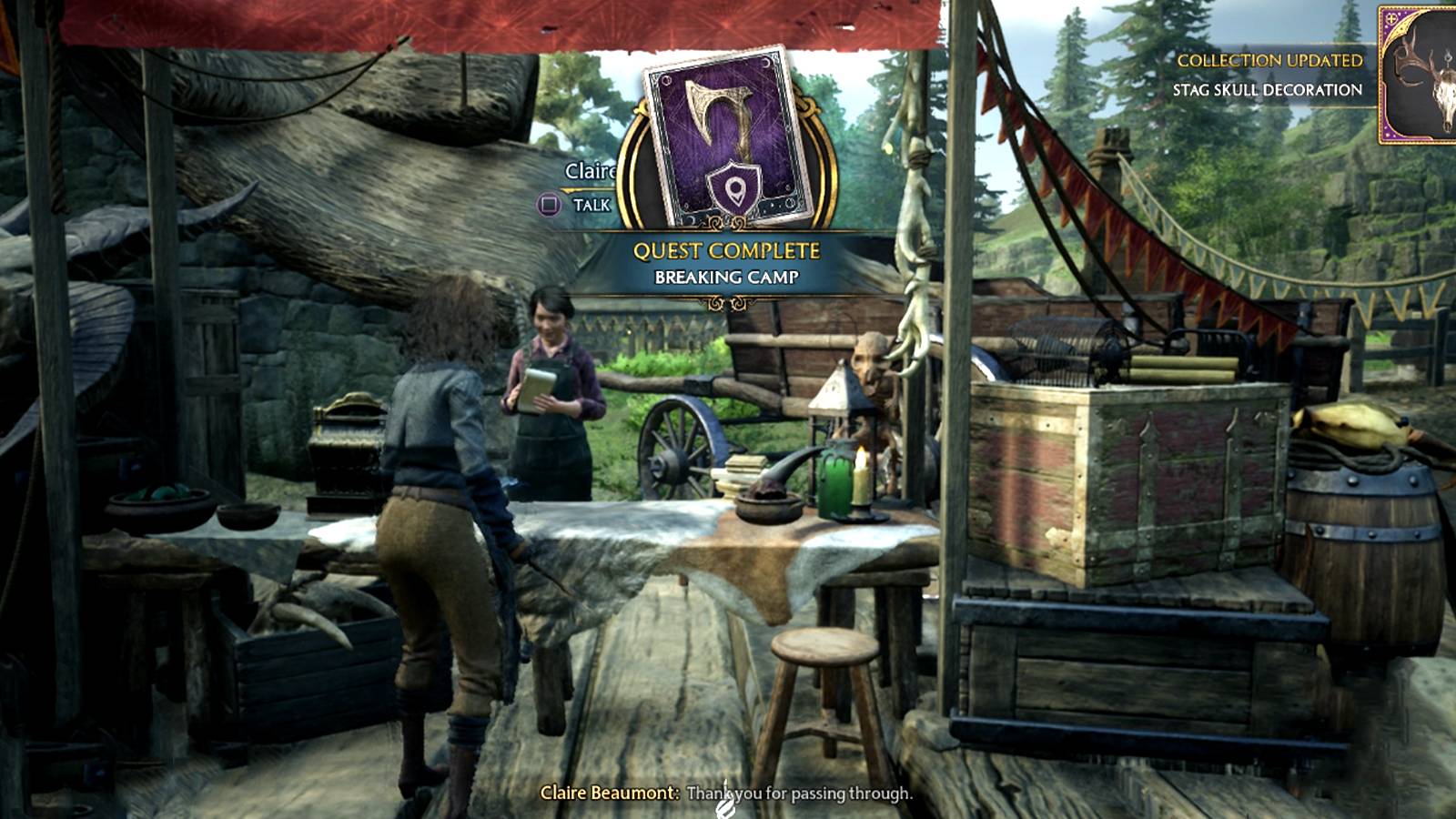Click the COLLECTION UPDATED notification header
Viewport: 1456px width, 819px height.
1270,60
